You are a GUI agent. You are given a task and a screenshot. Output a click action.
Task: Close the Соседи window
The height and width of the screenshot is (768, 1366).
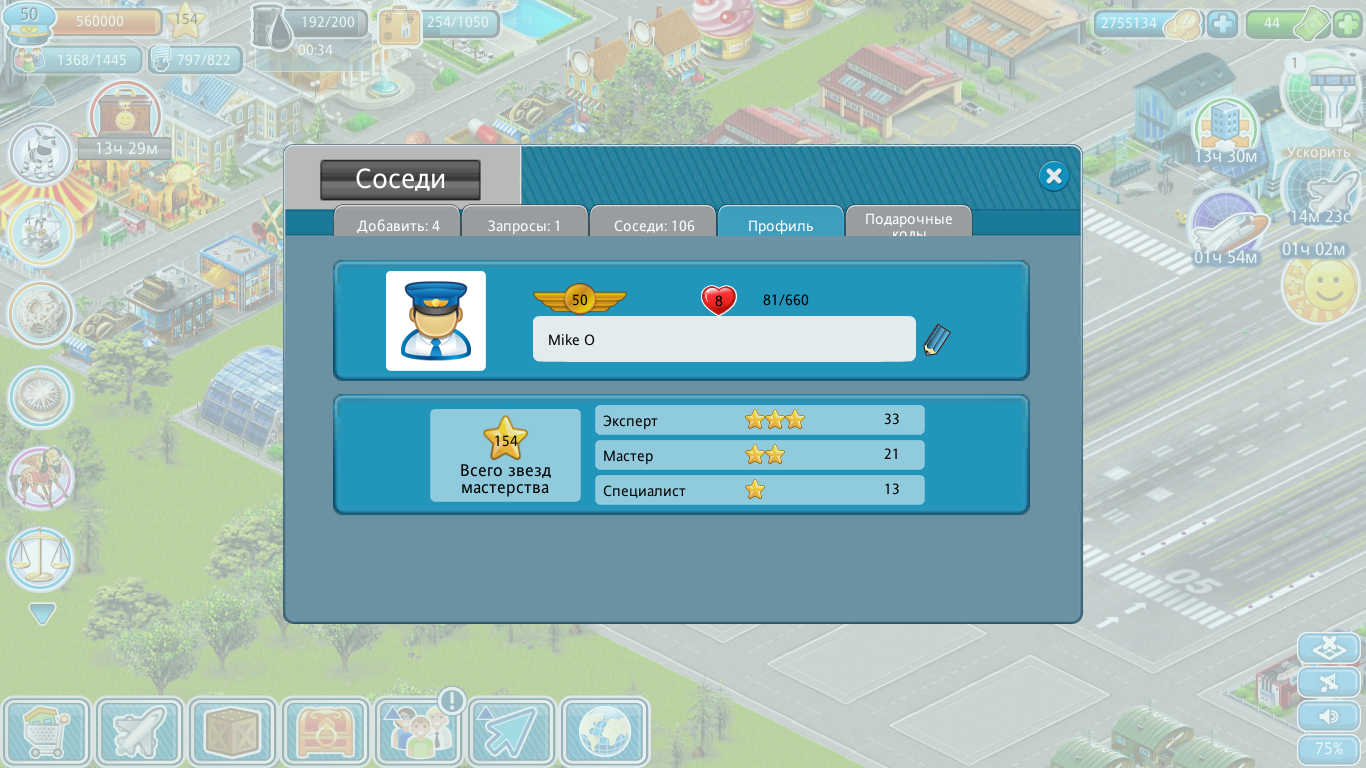[x=1053, y=177]
